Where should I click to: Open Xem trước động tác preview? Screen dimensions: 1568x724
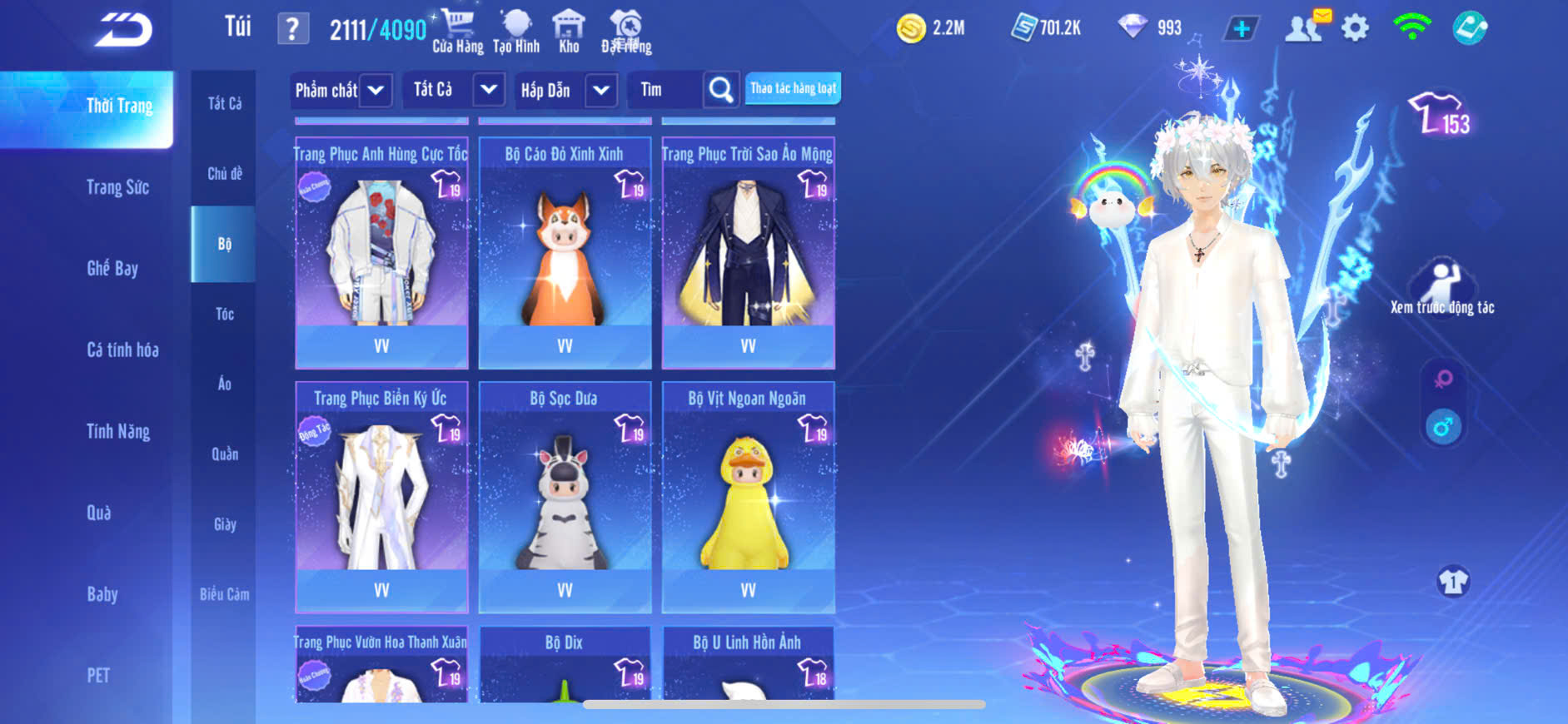tap(1442, 287)
